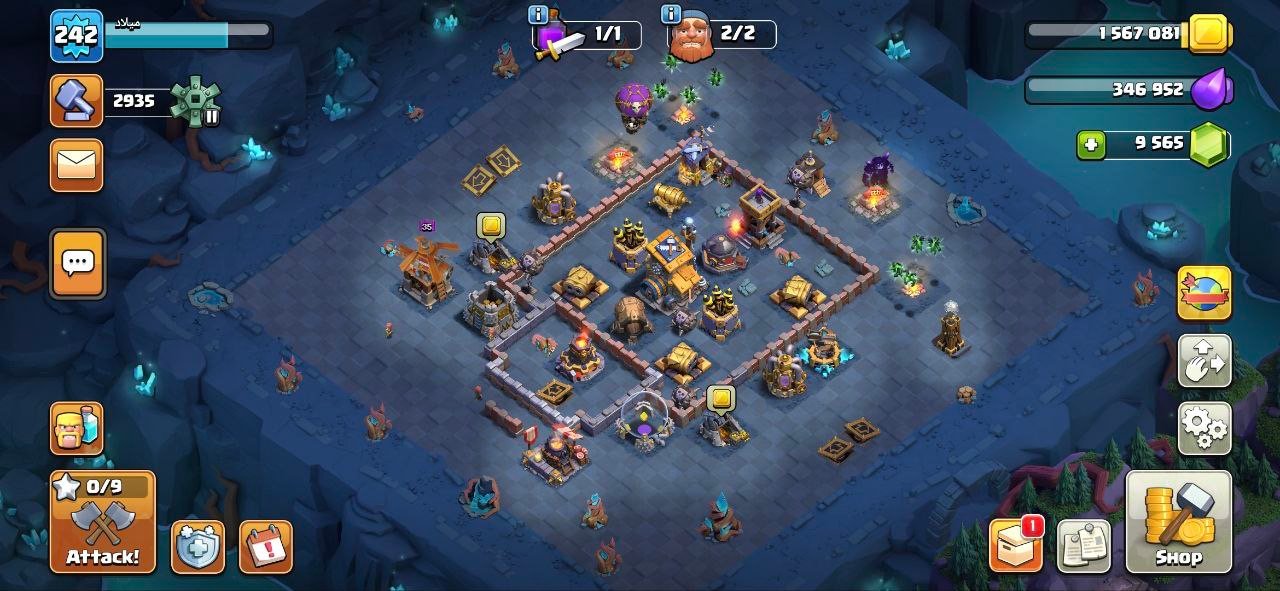
Task: Open the settings gears menu
Action: 1204,428
